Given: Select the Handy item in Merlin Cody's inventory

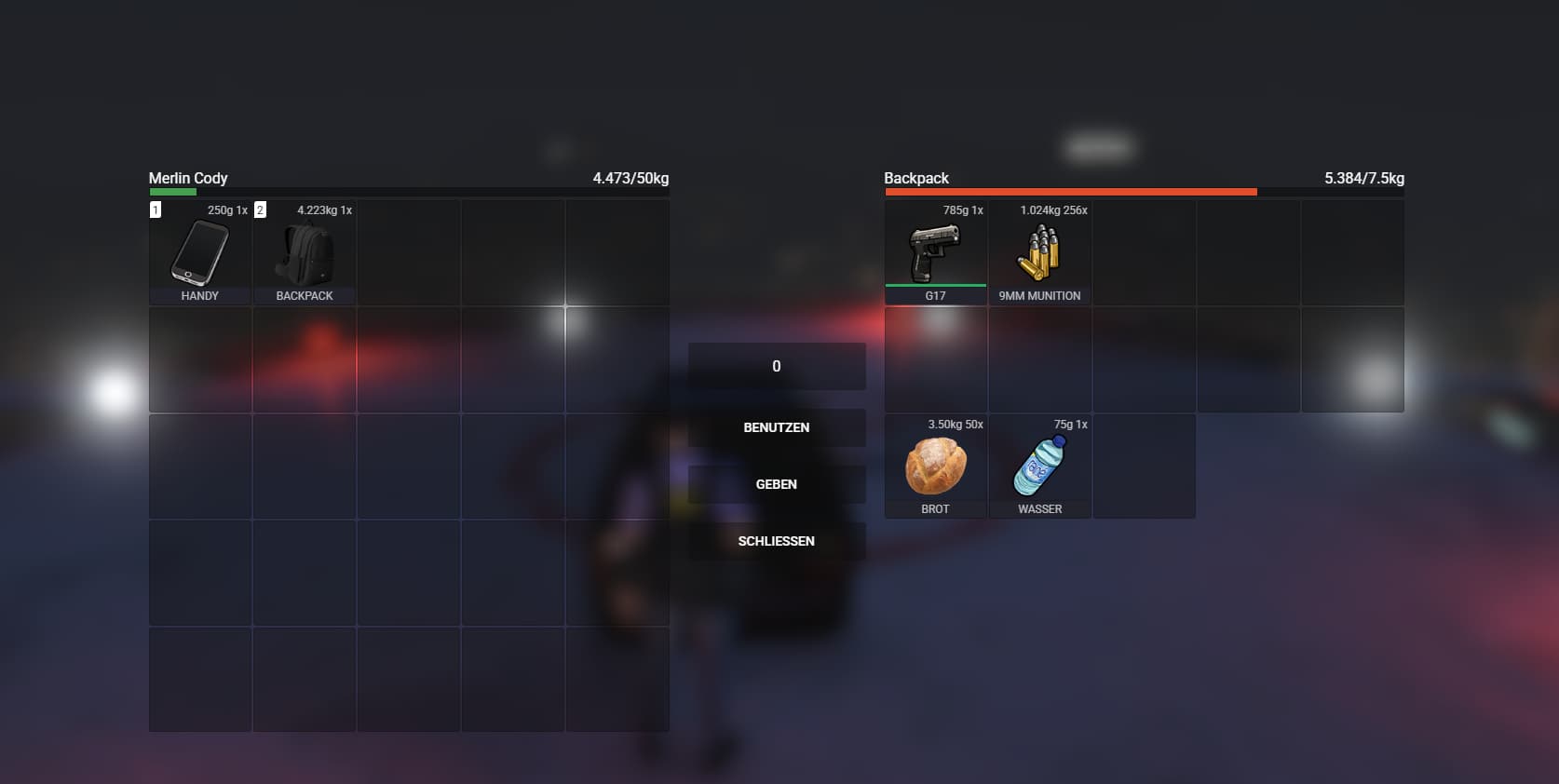Looking at the screenshot, I should 198,253.
